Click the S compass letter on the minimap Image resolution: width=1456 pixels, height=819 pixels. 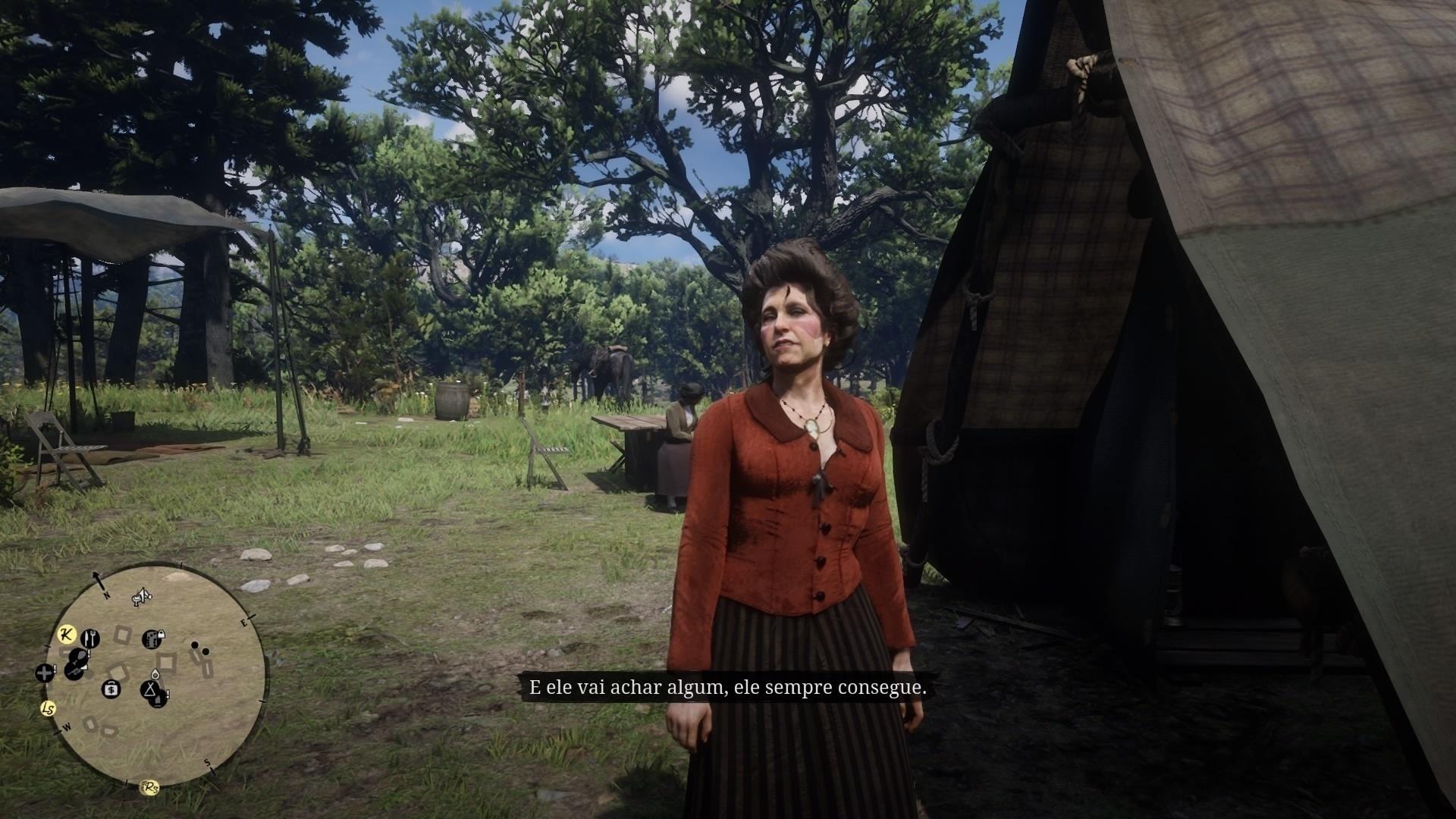pyautogui.click(x=207, y=764)
